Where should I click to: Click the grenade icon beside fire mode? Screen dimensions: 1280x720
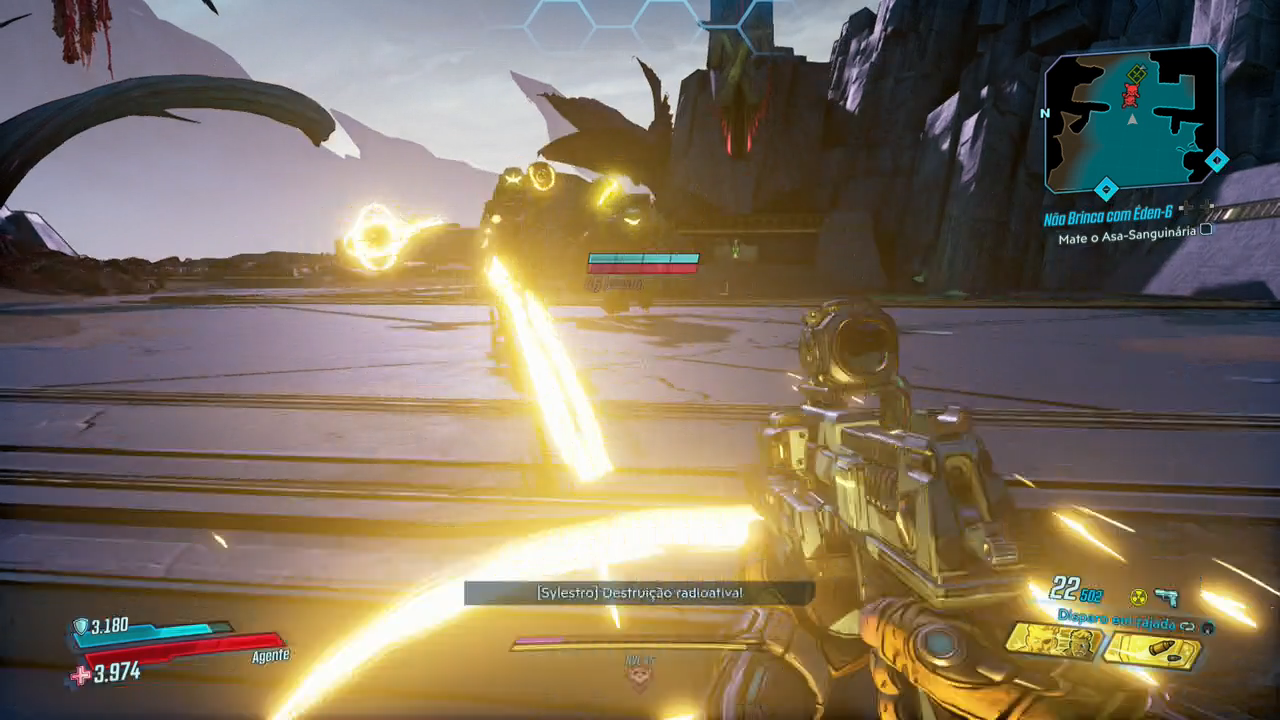[1208, 628]
